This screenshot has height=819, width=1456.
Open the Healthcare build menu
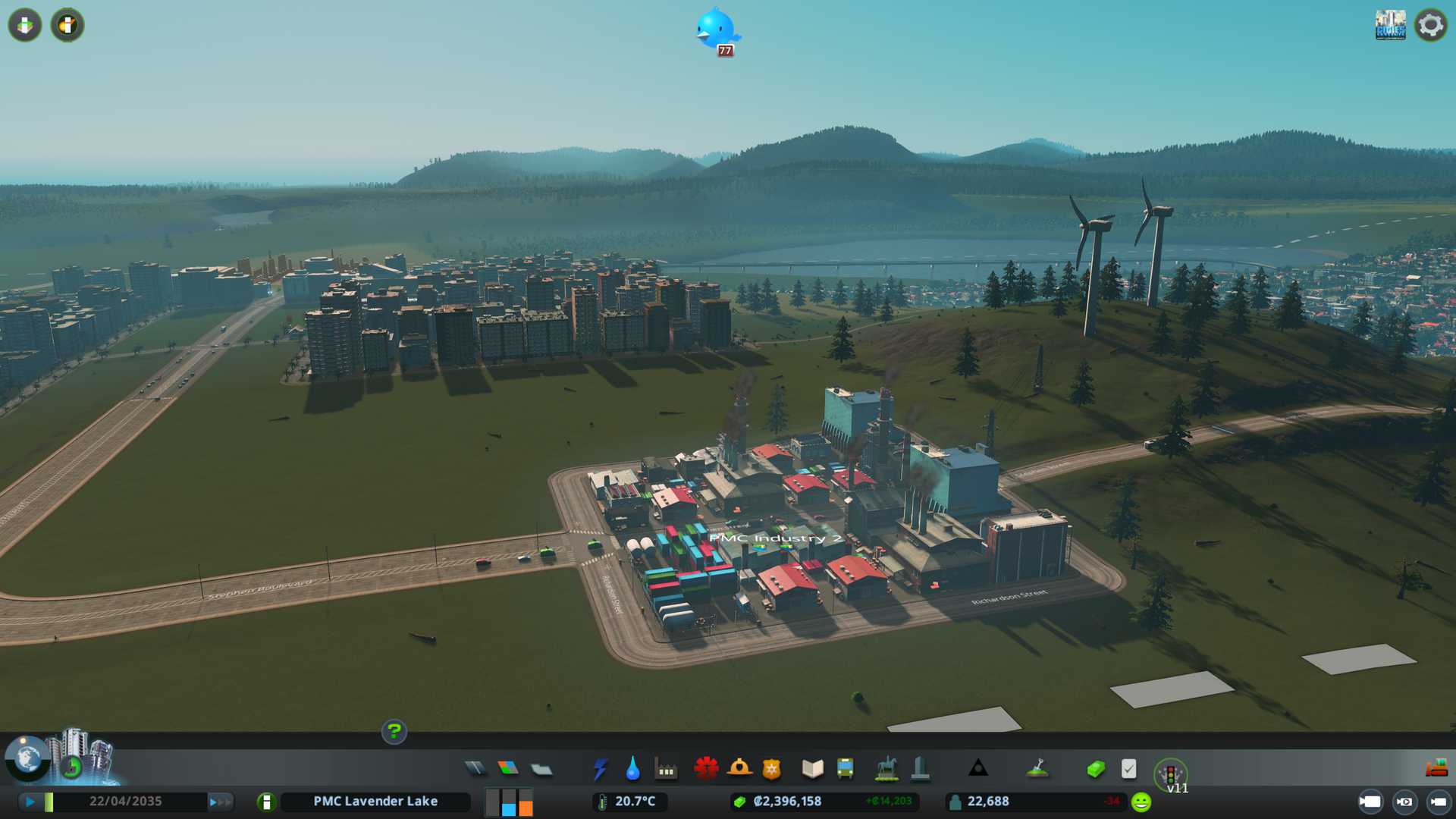click(706, 769)
